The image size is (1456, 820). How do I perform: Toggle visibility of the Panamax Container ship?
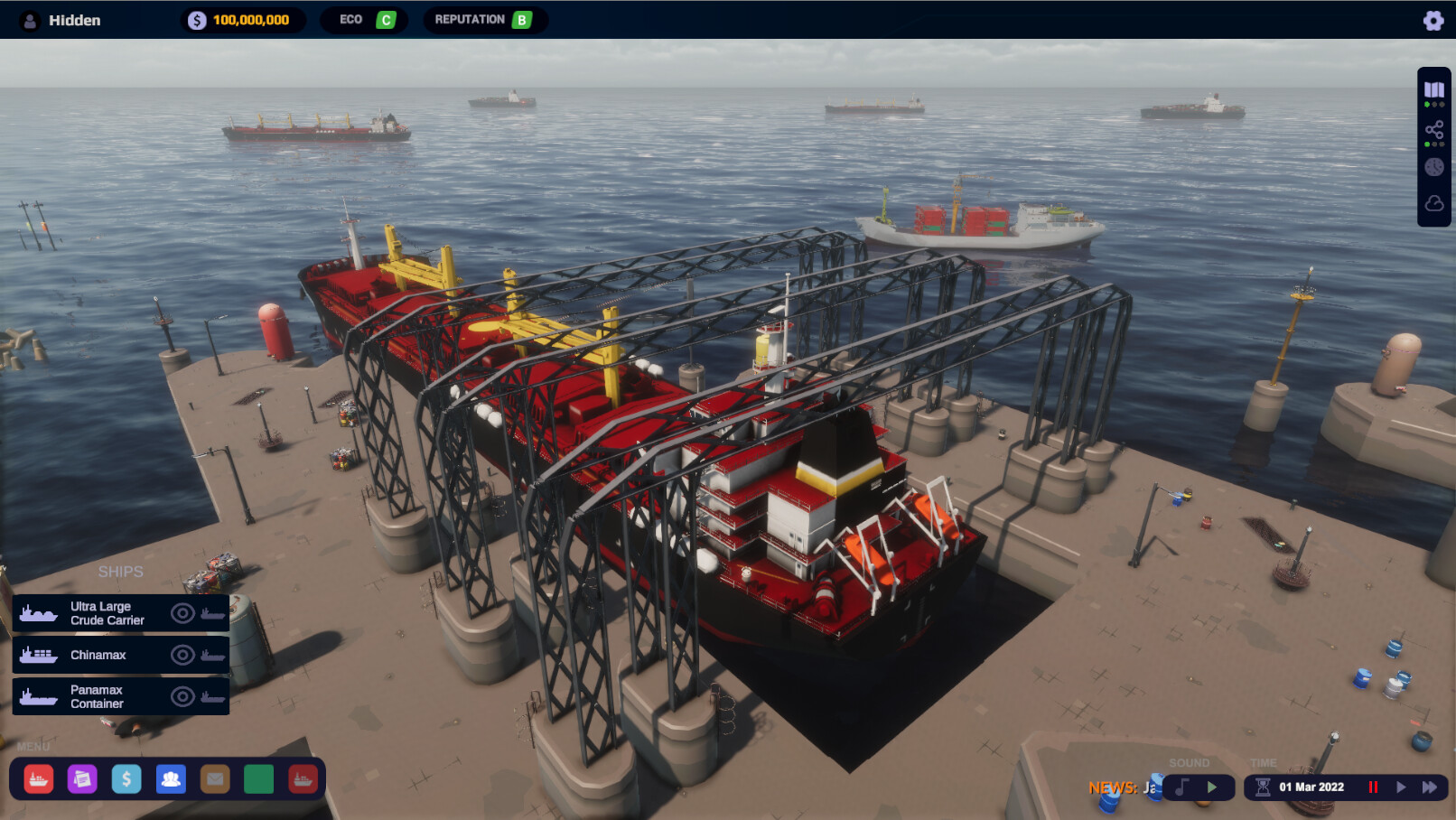(182, 695)
